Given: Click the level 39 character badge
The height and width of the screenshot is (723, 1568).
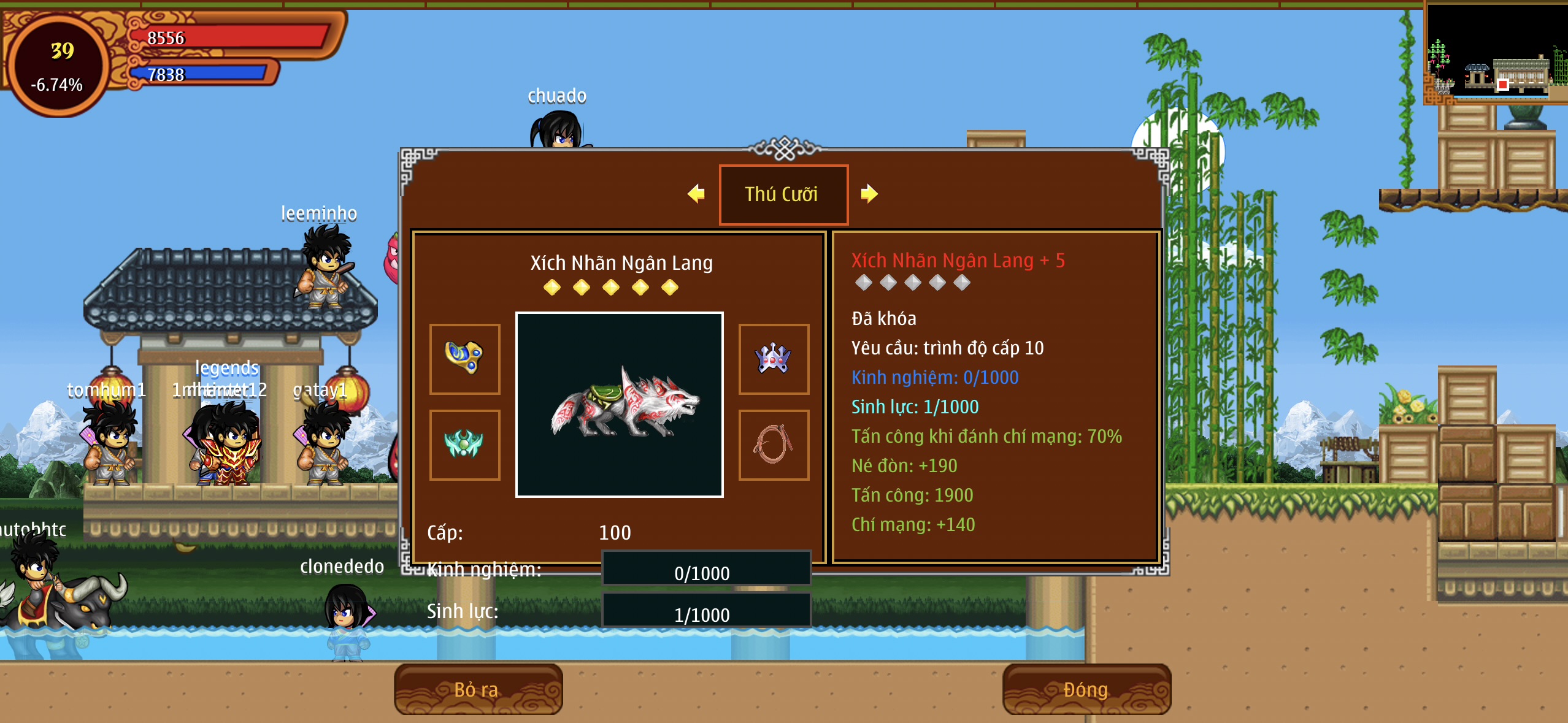Looking at the screenshot, I should [58, 65].
